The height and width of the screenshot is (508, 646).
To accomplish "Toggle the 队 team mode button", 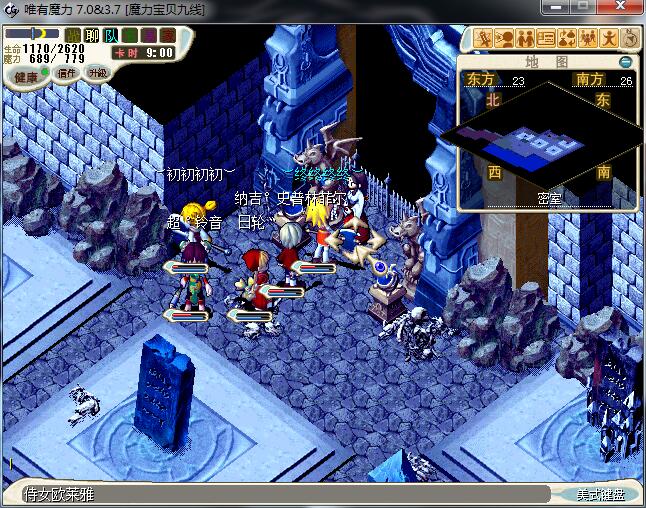I will click(x=111, y=36).
